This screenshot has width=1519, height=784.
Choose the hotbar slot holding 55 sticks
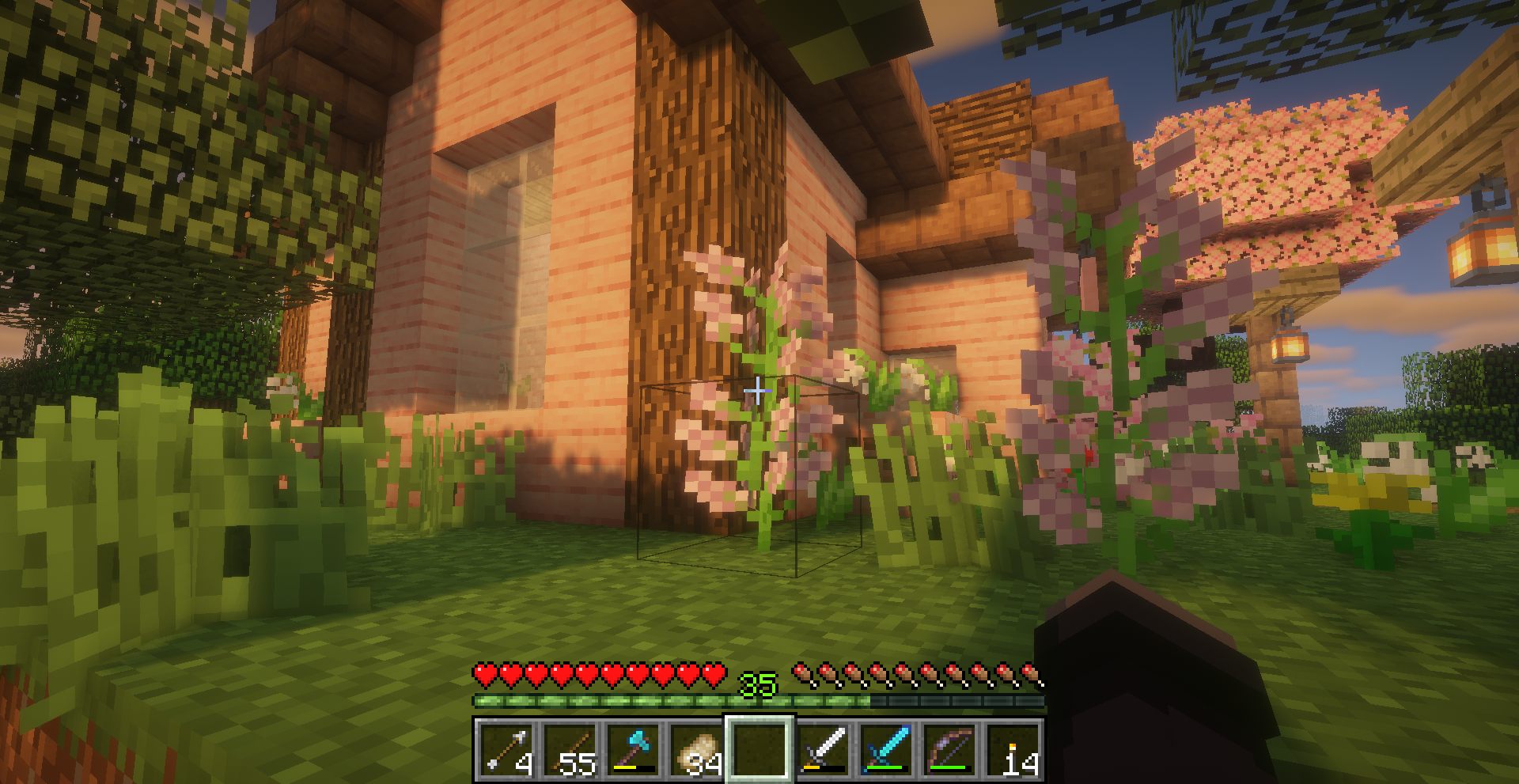pyautogui.click(x=570, y=748)
